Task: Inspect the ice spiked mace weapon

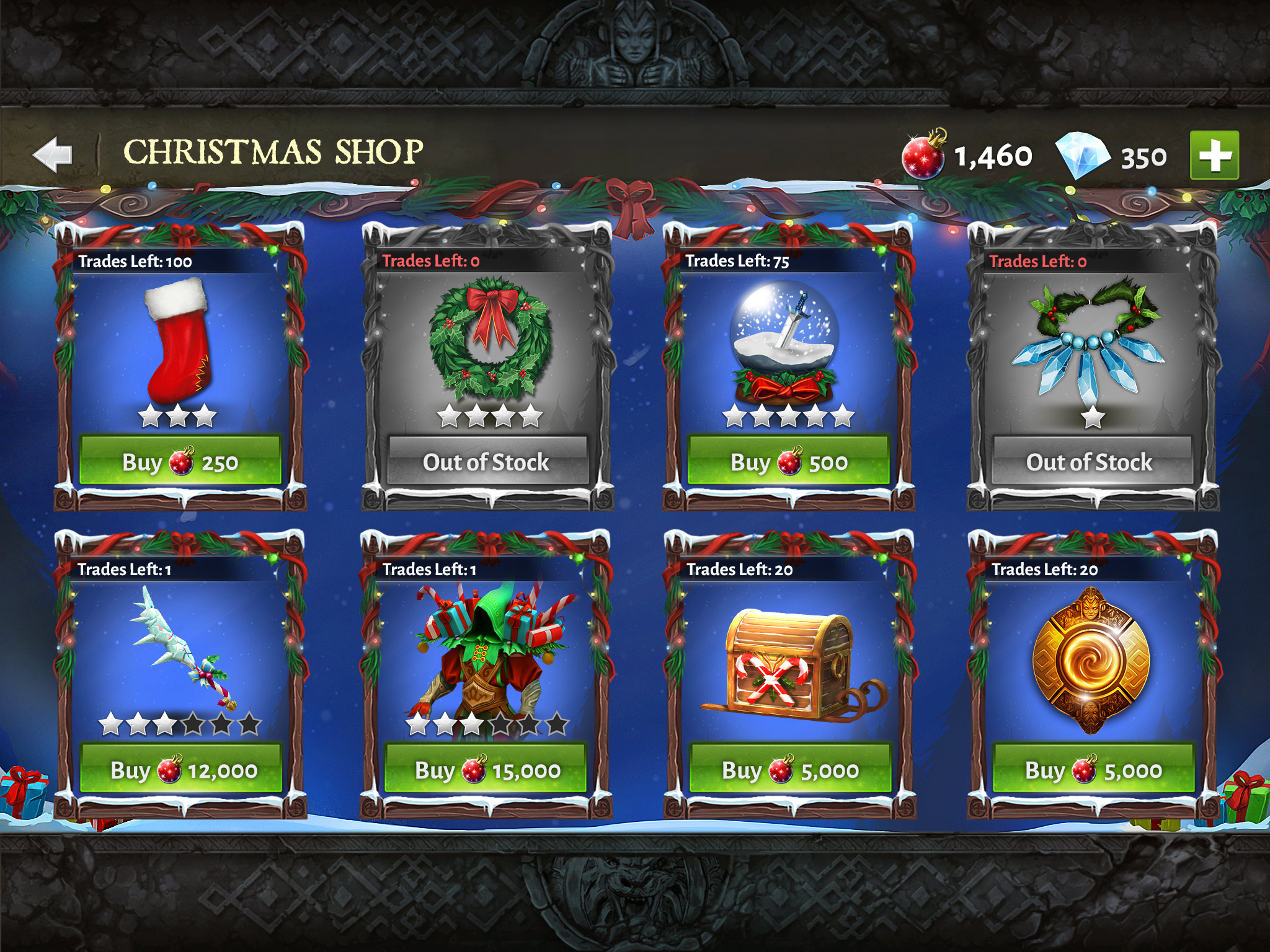Action: tap(180, 648)
